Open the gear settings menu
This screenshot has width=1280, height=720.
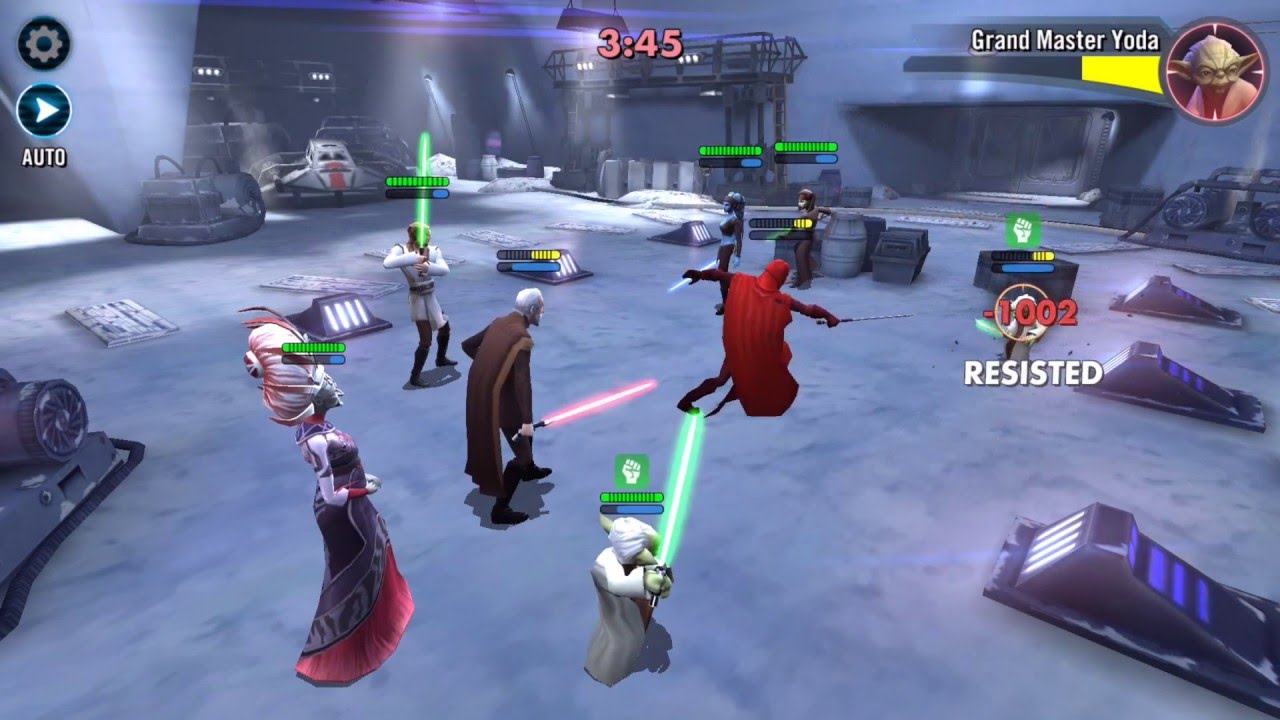43,43
